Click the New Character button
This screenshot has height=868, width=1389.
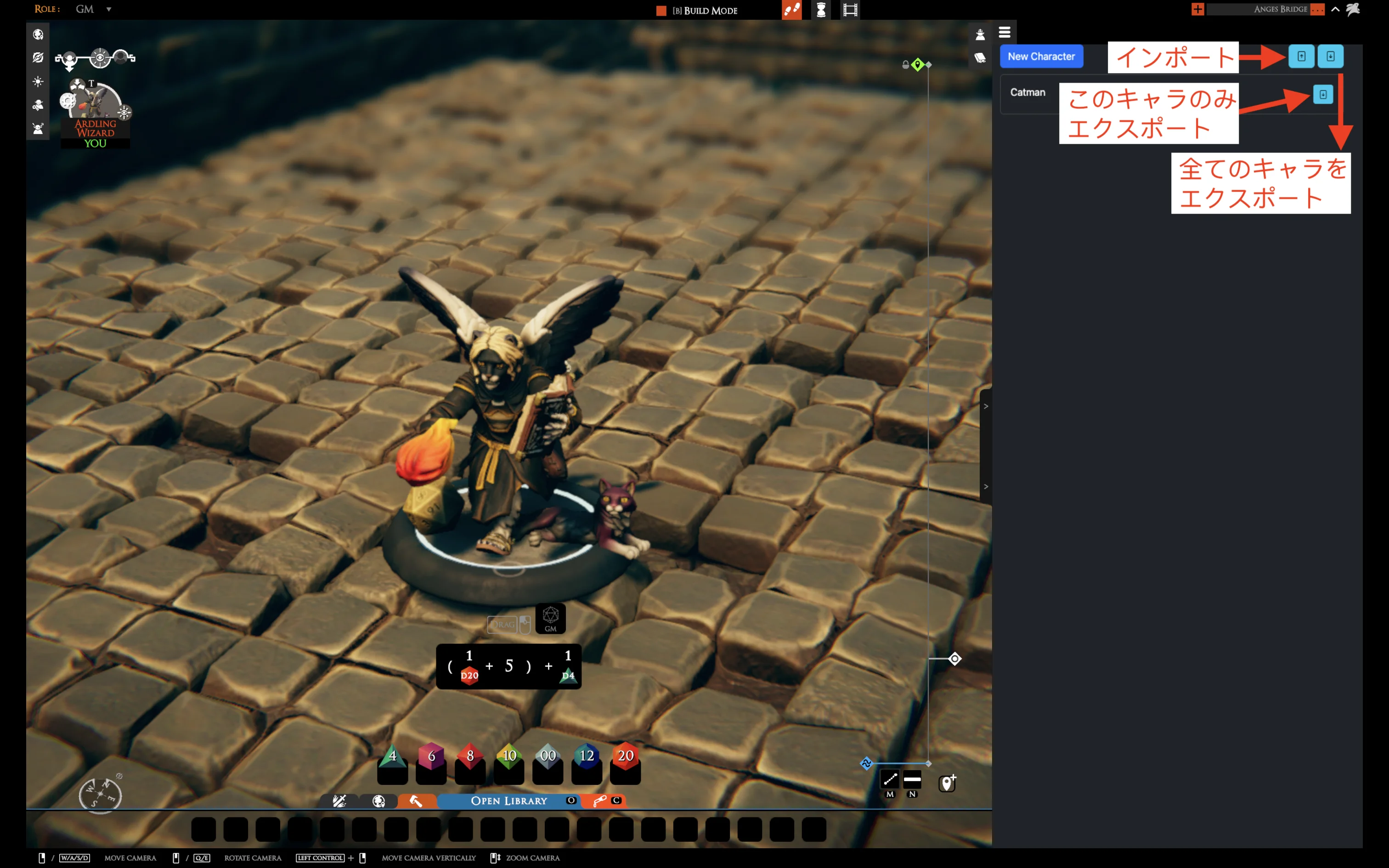tap(1042, 56)
